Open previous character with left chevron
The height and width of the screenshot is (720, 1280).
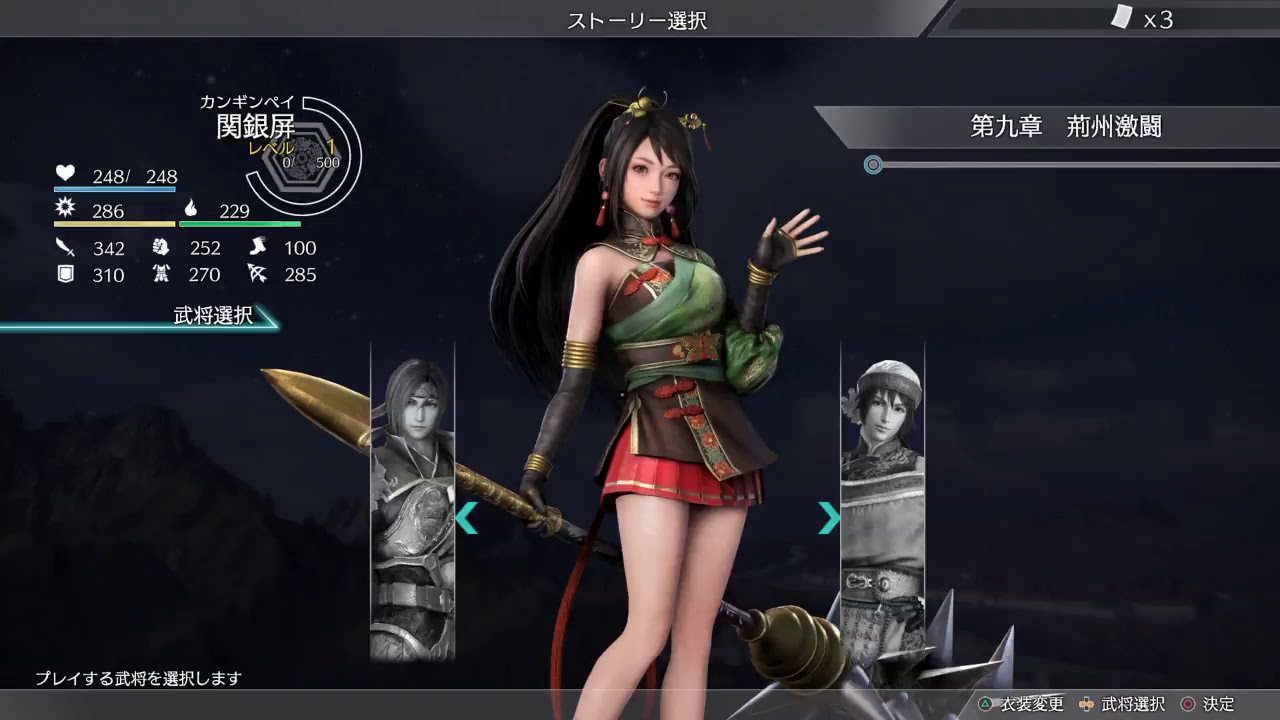[466, 518]
